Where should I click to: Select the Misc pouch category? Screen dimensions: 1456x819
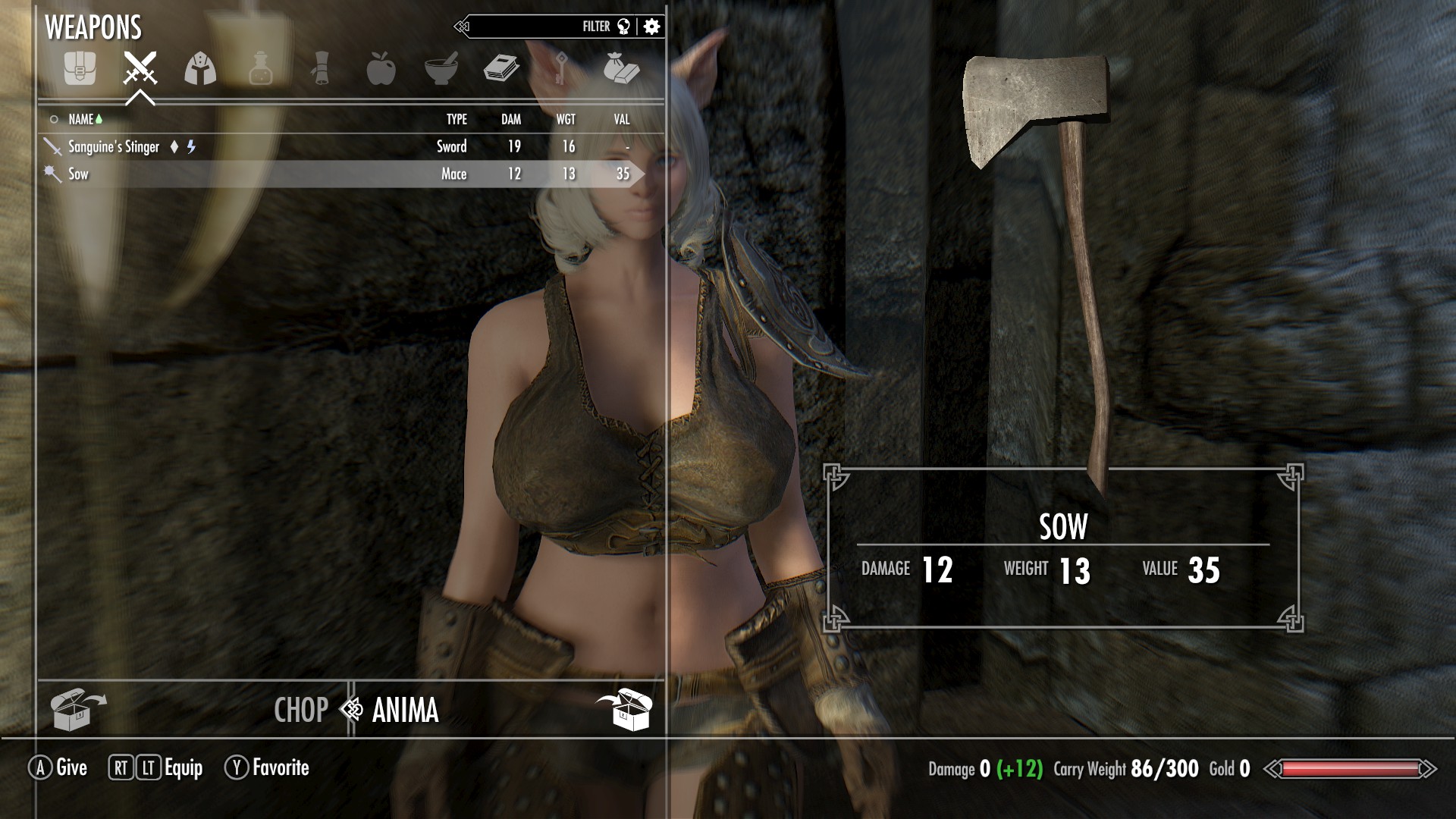click(x=621, y=70)
